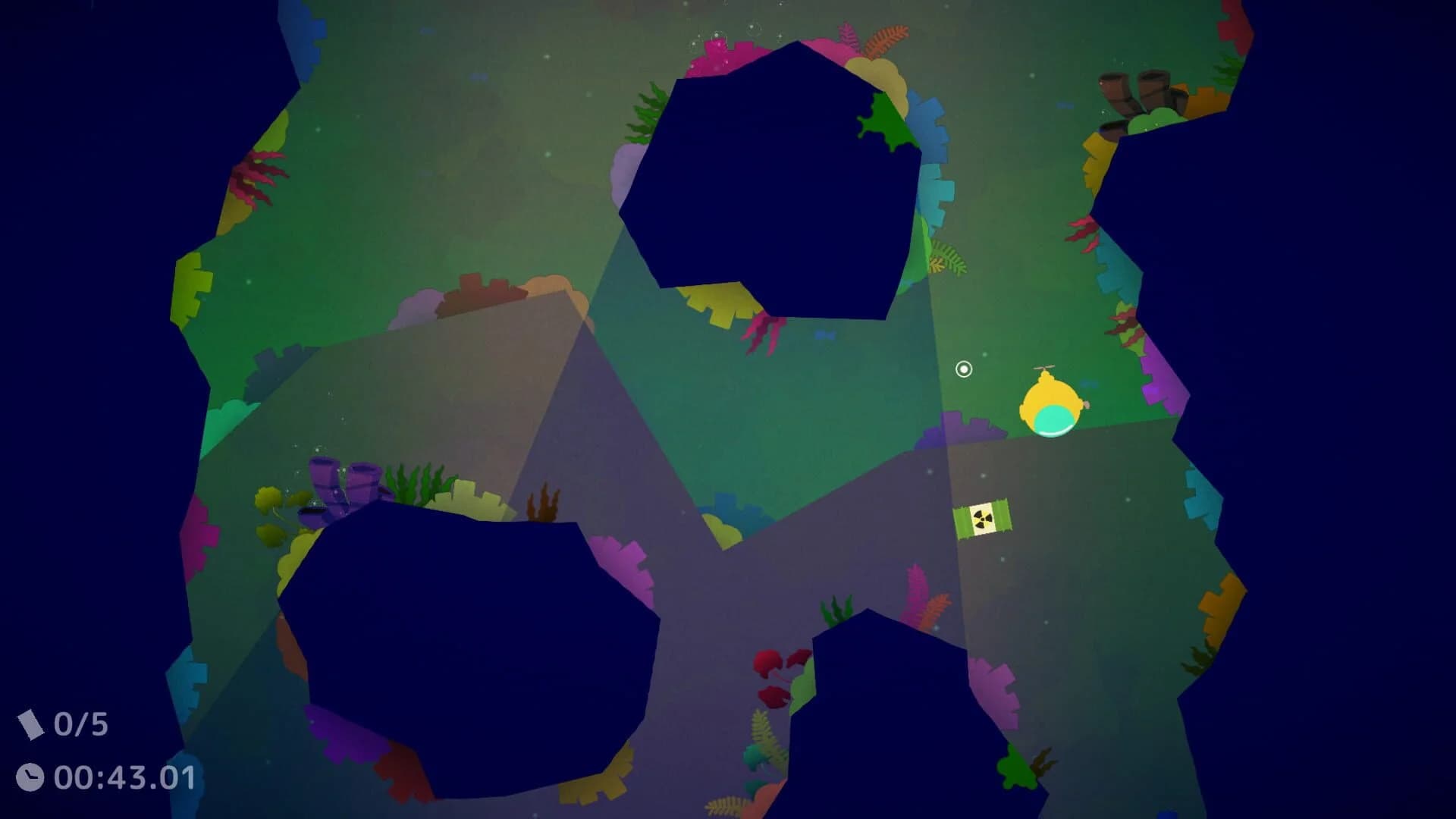This screenshot has height=819, width=1456.
Task: Click the 00:43.01 timer readout
Action: (x=125, y=775)
